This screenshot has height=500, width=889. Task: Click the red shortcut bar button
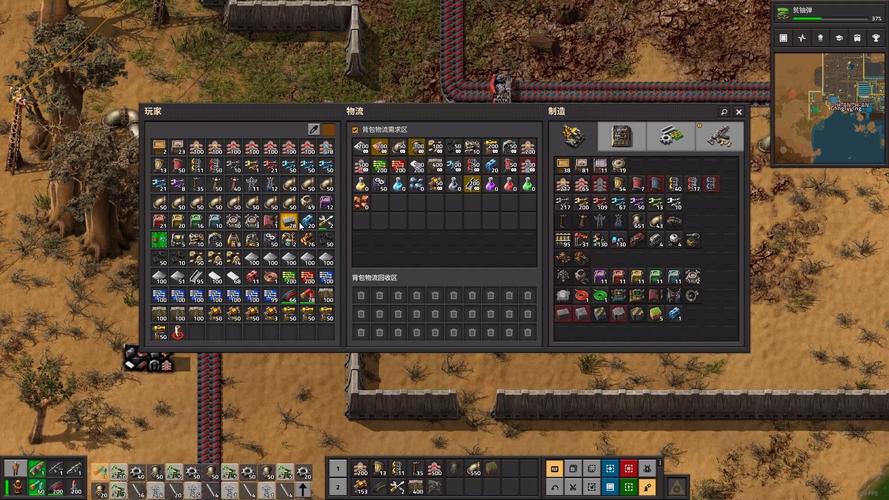pyautogui.click(x=627, y=467)
